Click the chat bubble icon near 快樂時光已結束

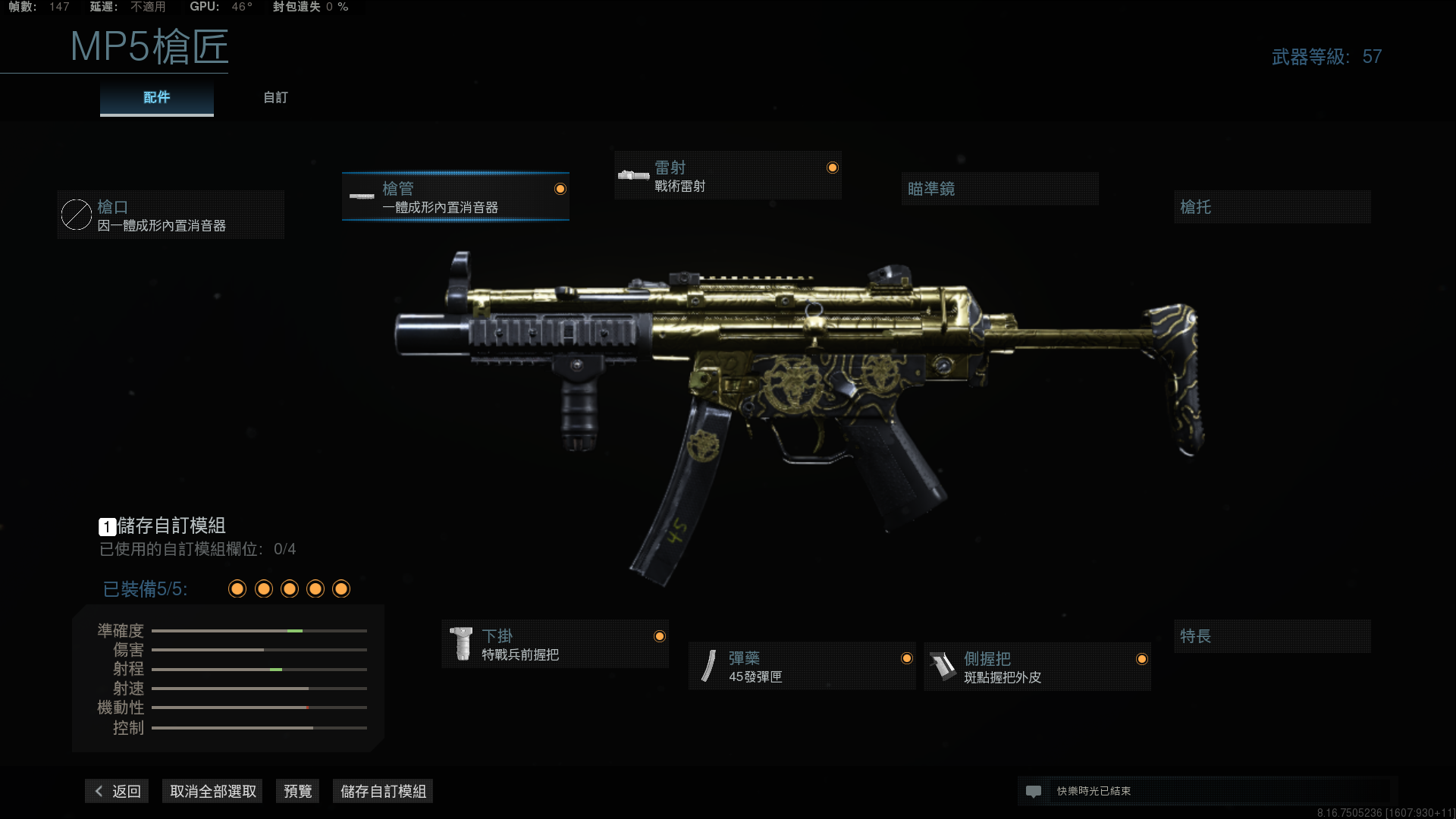[x=1034, y=791]
